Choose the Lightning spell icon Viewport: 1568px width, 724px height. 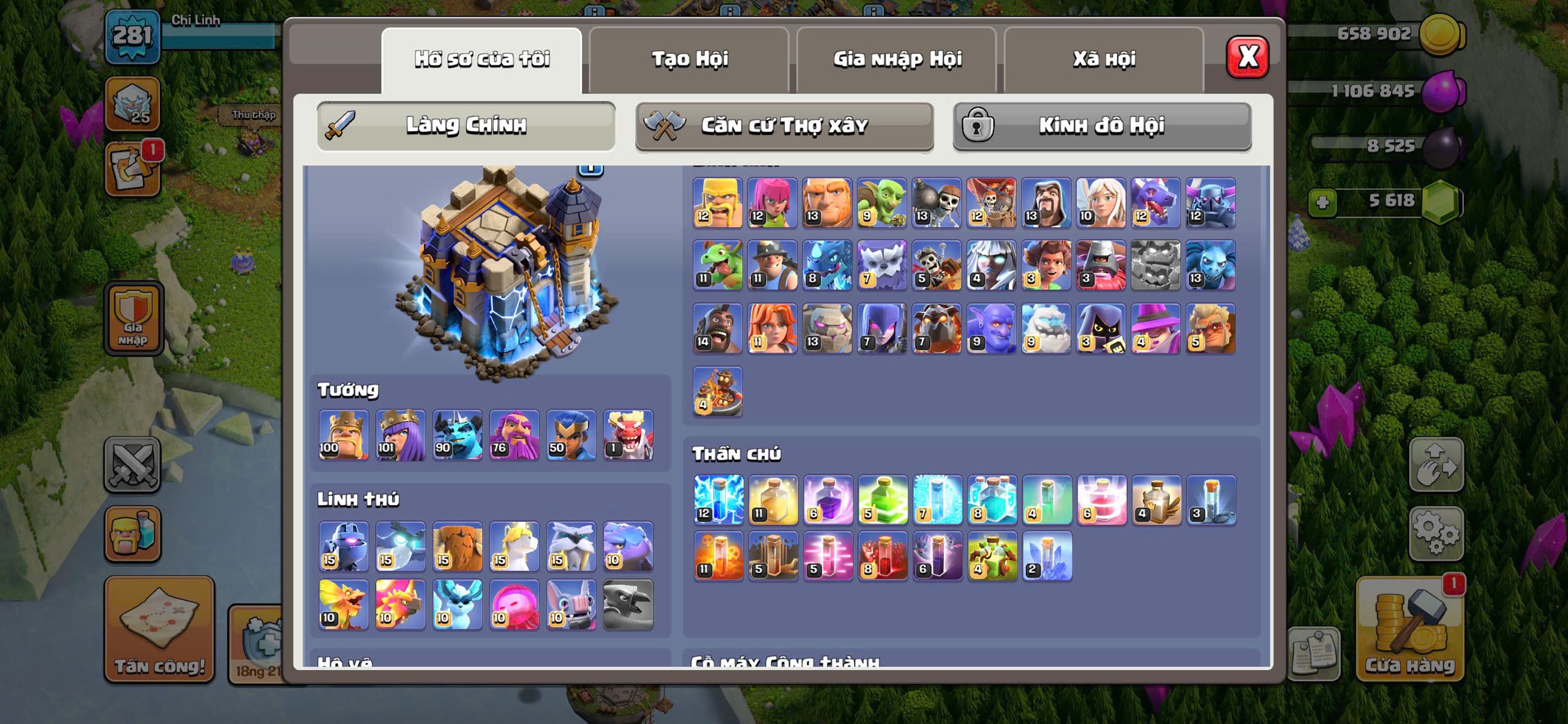[718, 500]
